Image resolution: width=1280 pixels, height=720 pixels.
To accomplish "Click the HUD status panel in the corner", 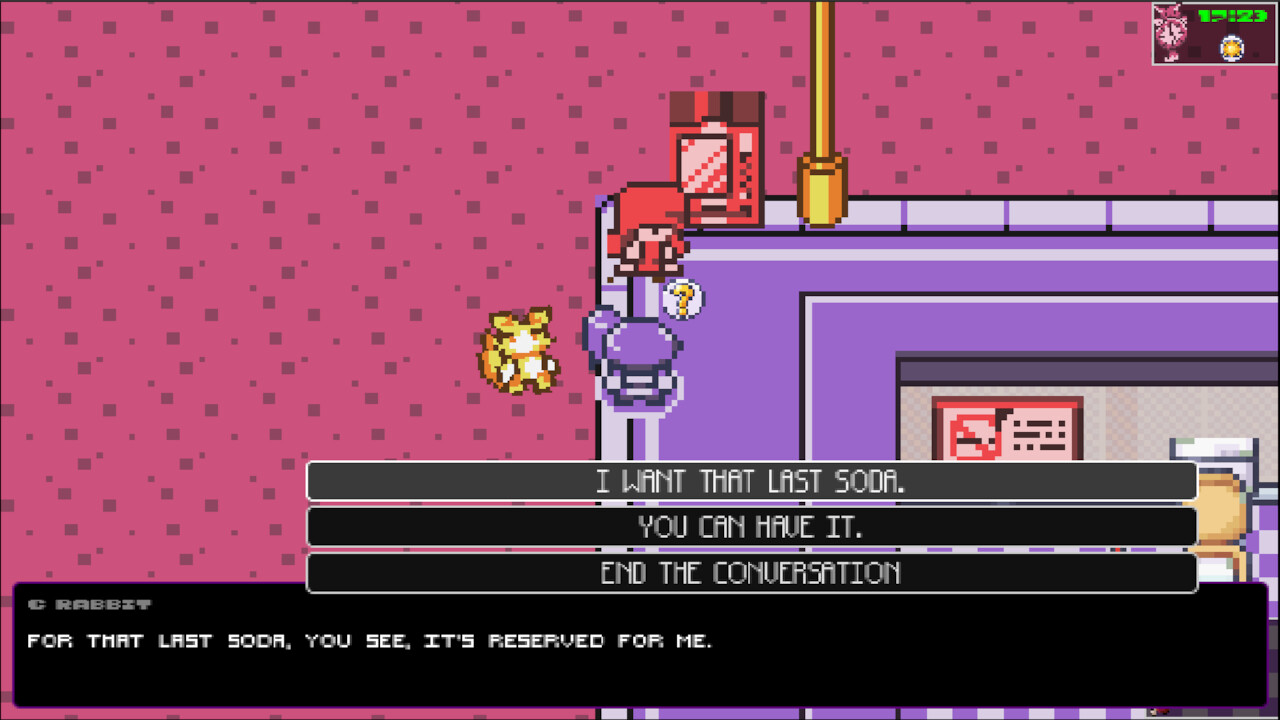I will 1213,30.
